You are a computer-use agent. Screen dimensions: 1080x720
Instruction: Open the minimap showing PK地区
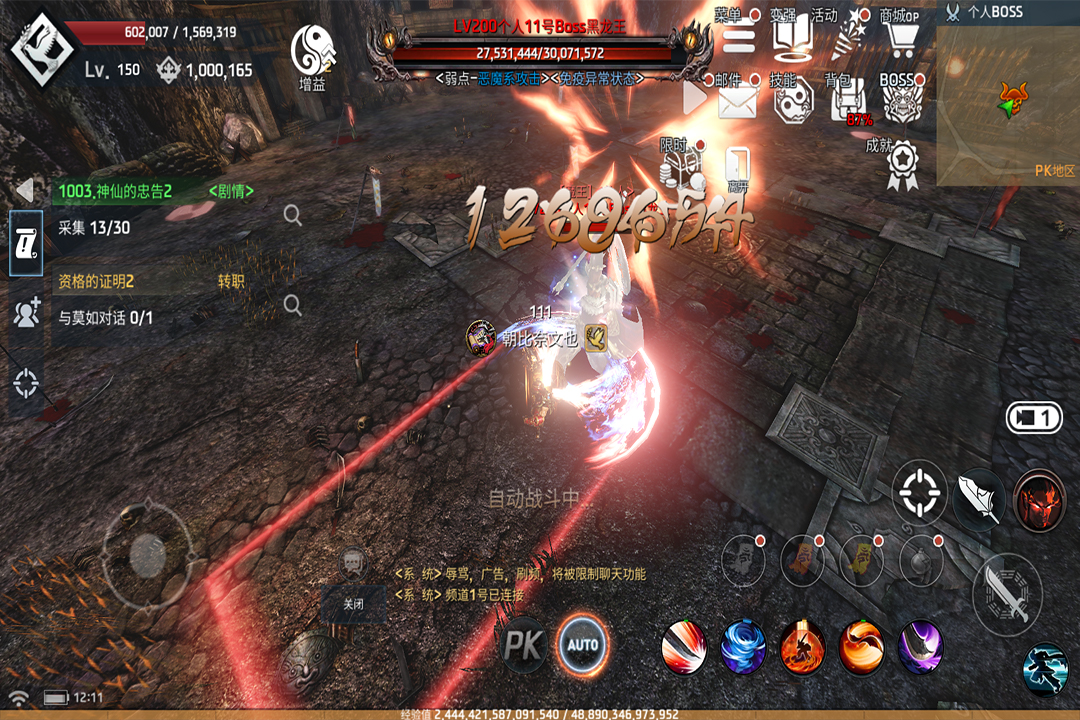point(1008,105)
